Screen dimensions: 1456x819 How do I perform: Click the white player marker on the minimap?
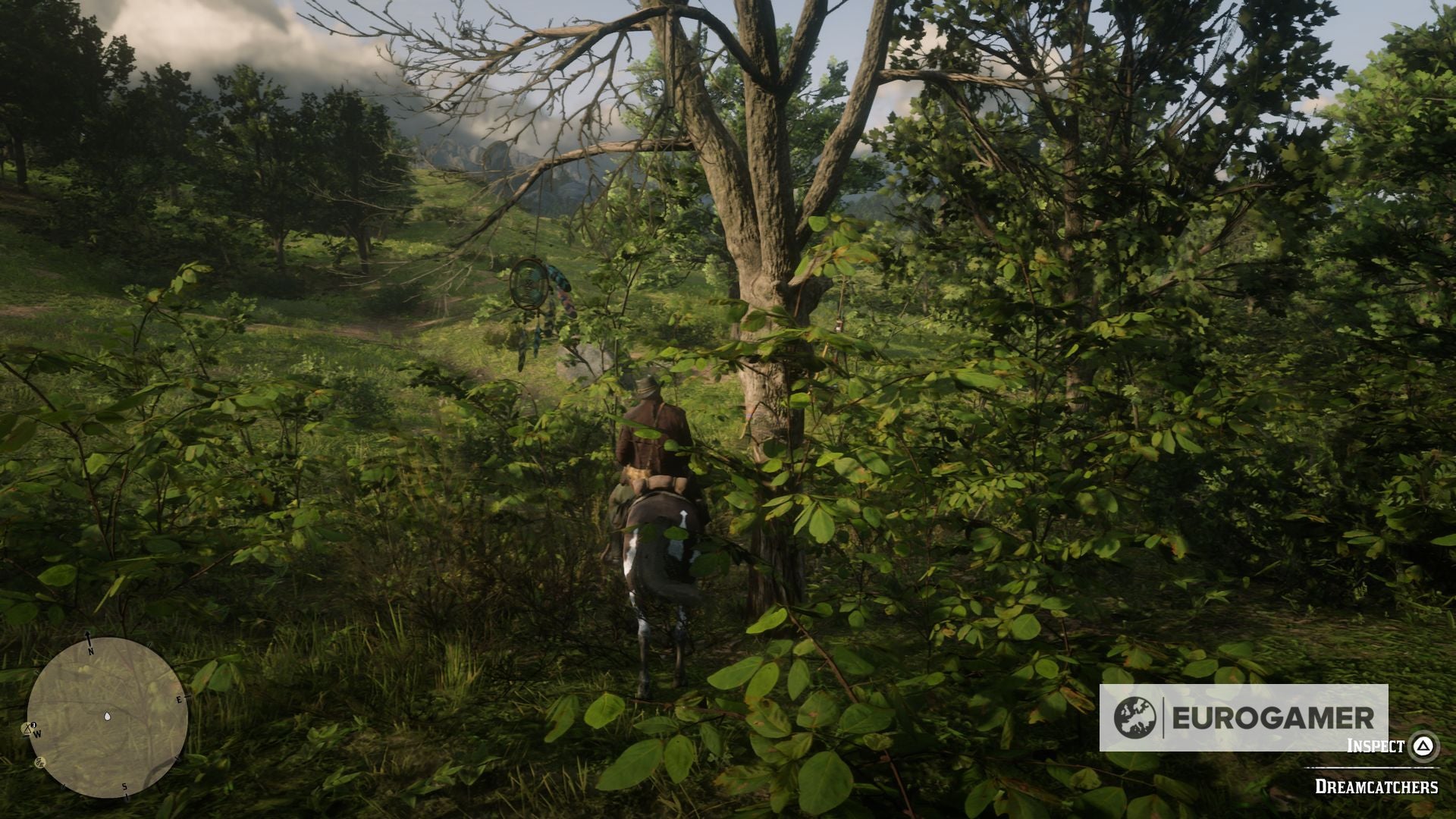107,717
